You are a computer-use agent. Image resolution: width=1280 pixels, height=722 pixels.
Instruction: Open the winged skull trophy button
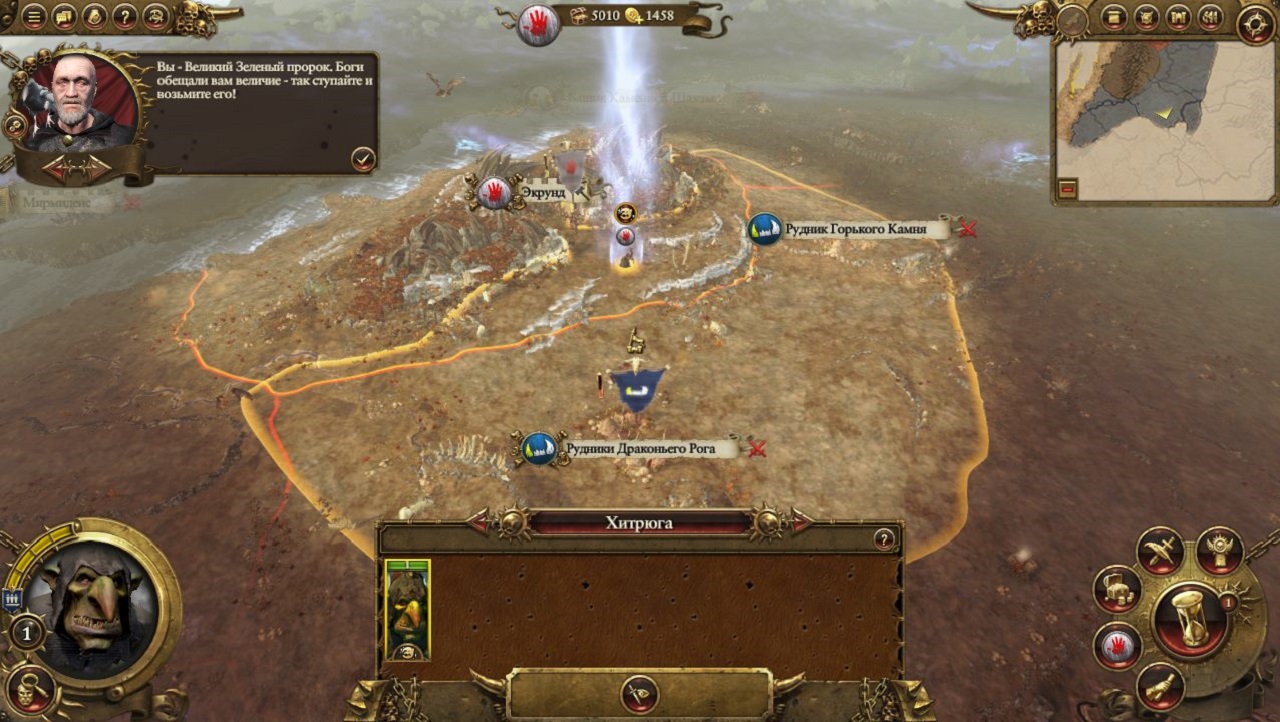(x=1219, y=551)
